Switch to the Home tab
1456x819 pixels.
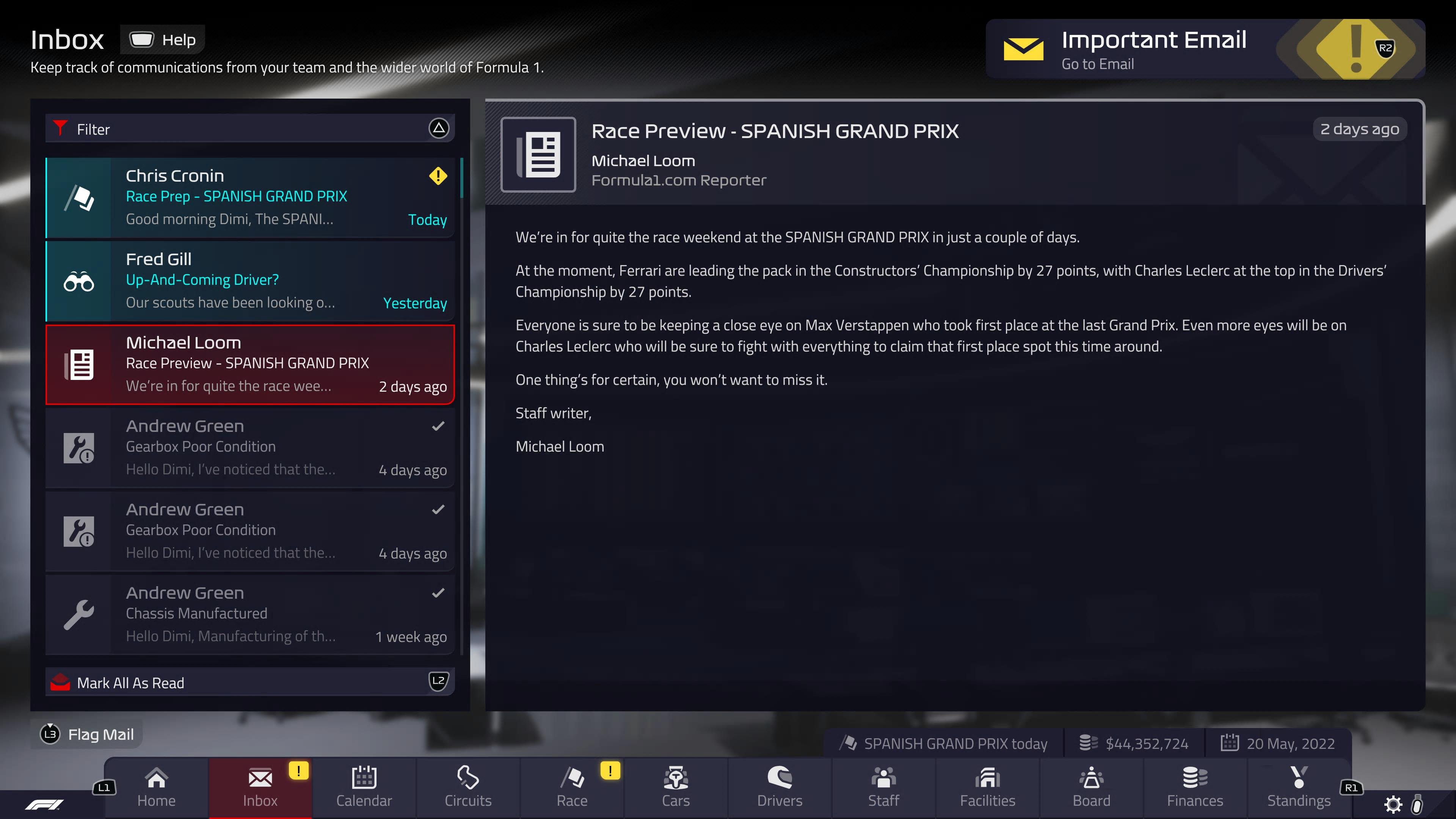[x=156, y=781]
